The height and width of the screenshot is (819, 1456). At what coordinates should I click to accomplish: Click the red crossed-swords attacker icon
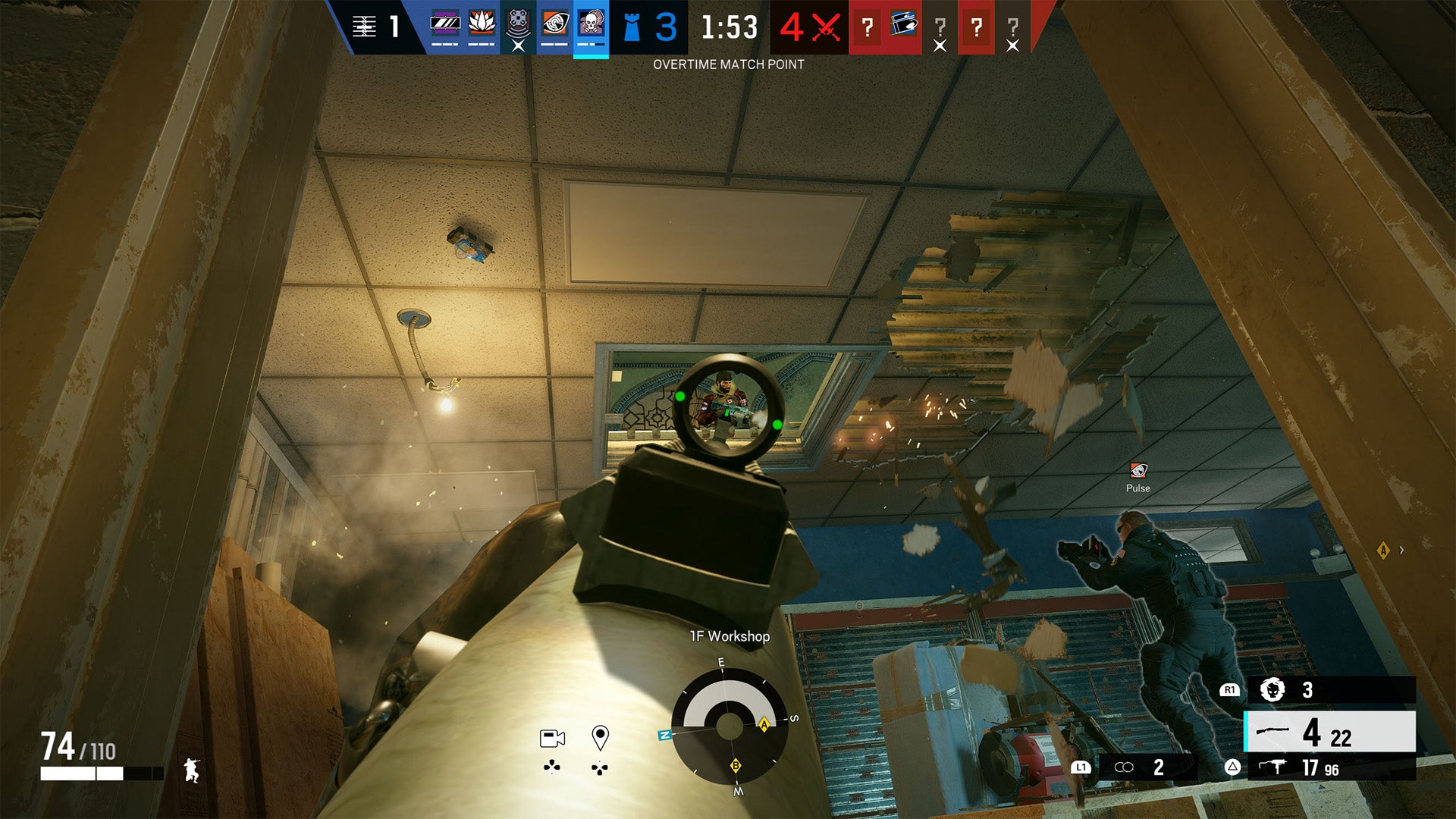tap(824, 27)
